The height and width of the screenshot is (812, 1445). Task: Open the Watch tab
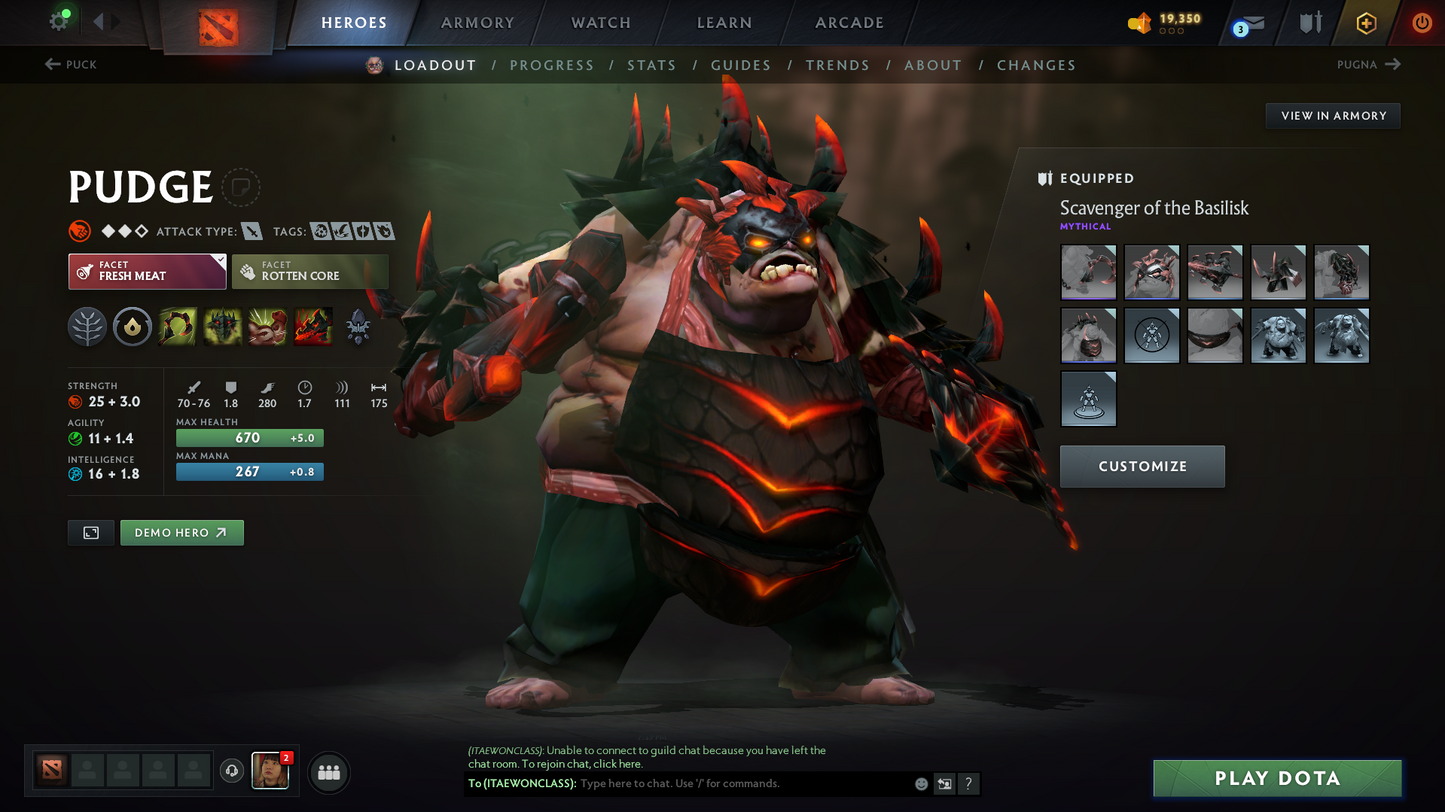point(600,23)
